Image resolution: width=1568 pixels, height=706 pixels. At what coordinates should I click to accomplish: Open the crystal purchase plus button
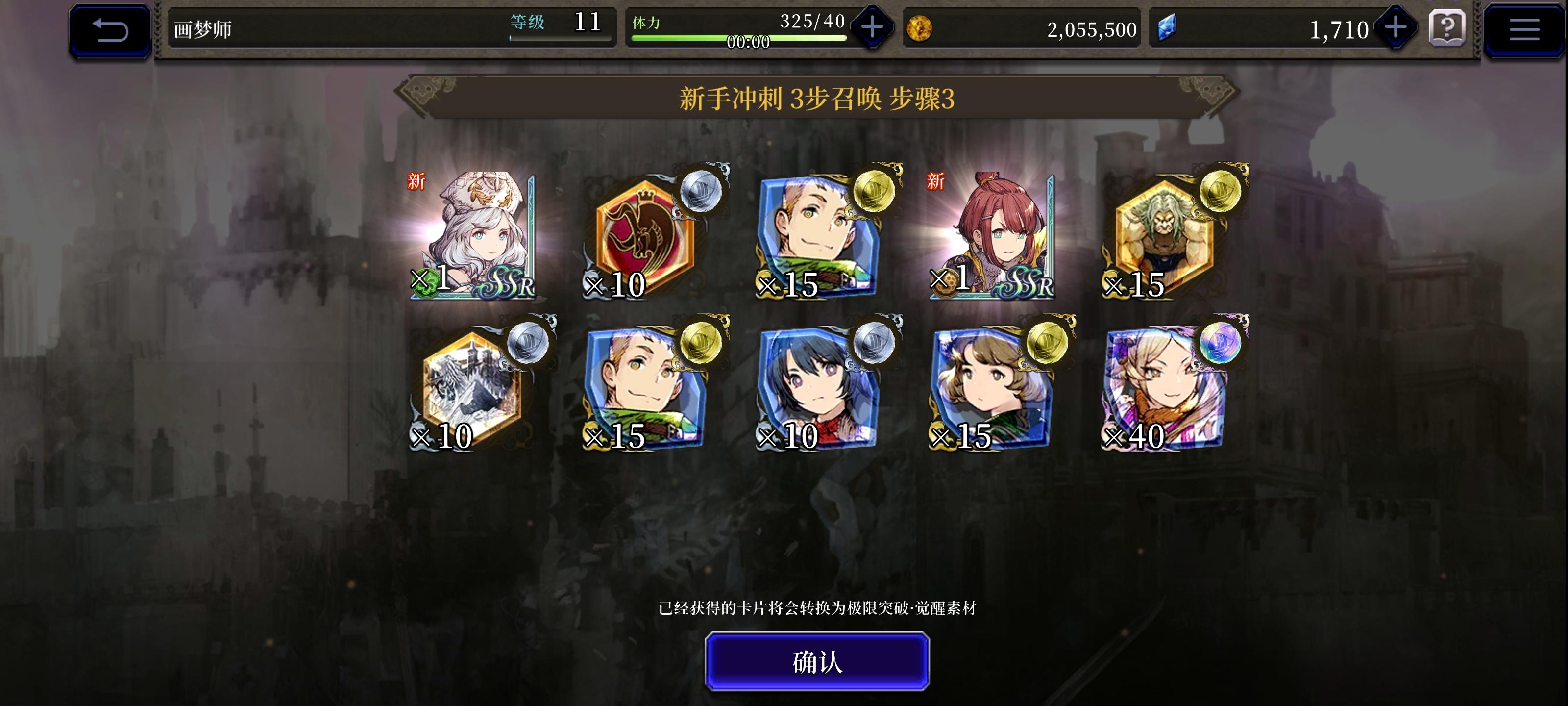1396,28
